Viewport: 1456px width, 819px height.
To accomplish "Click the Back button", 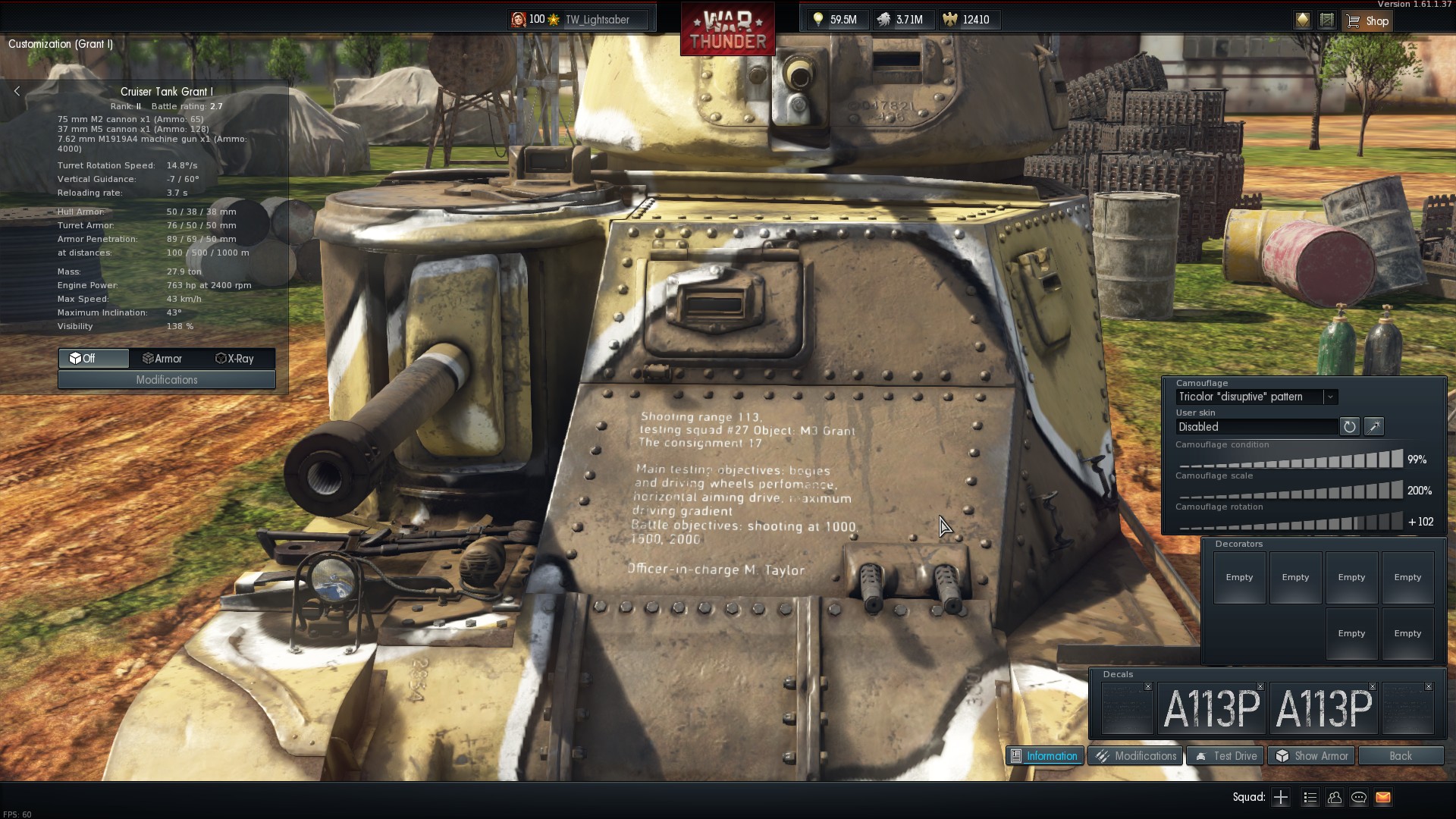I will (x=1400, y=756).
